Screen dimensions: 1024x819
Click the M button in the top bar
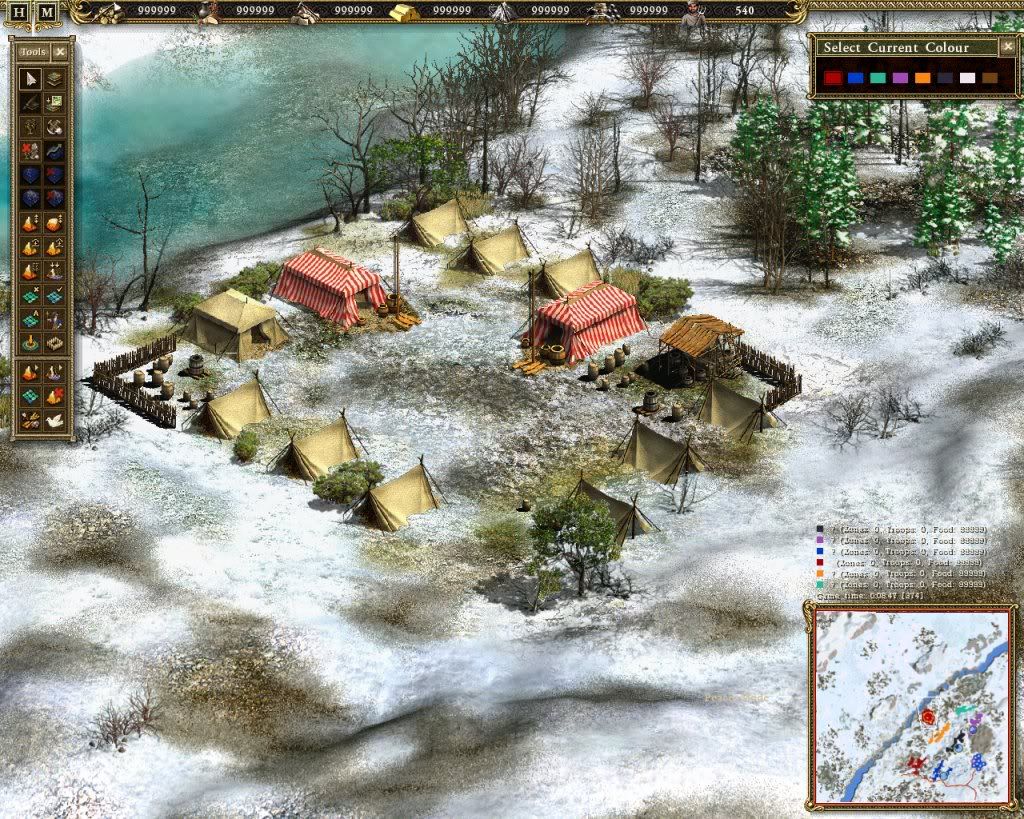click(47, 12)
